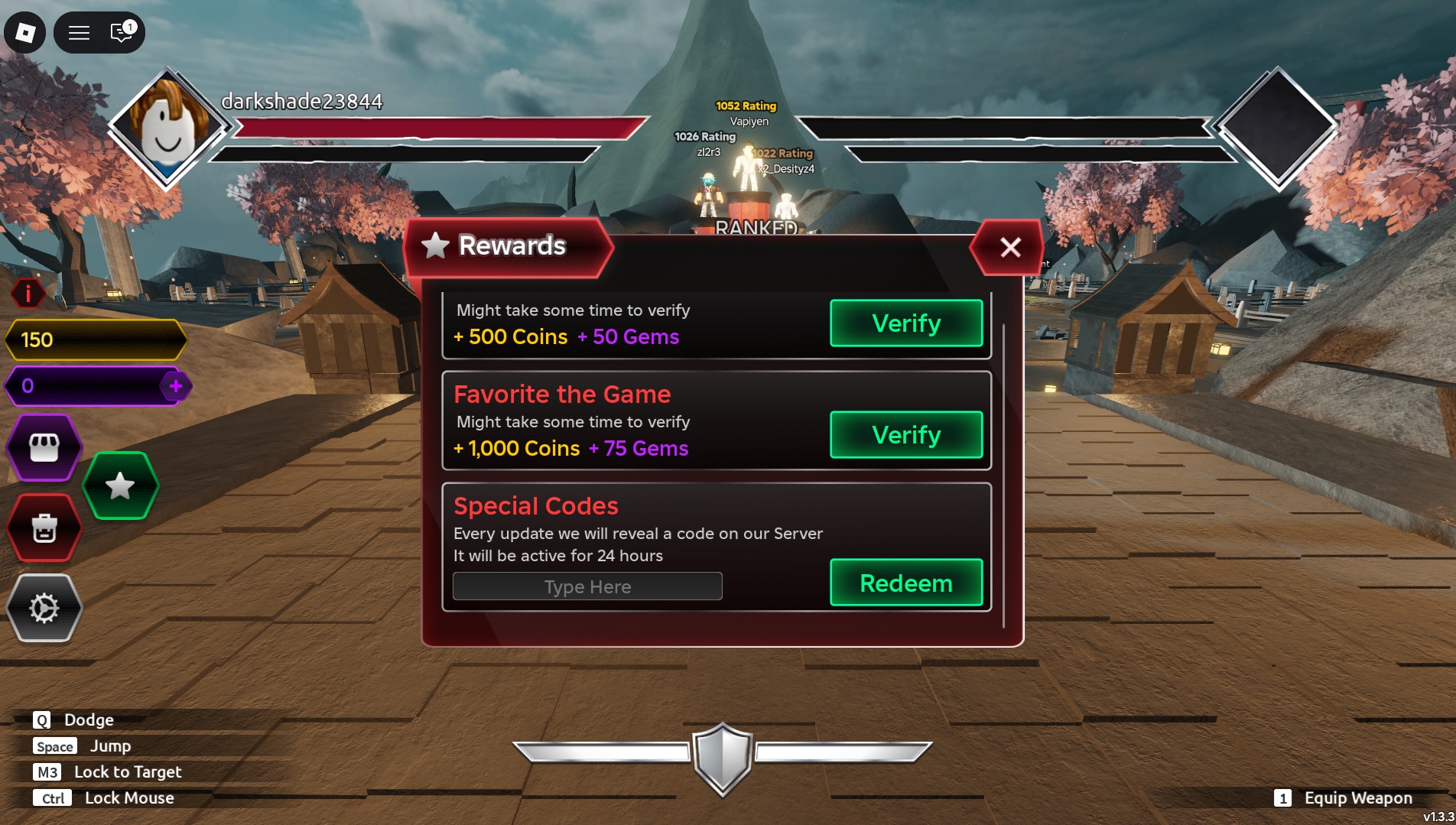Viewport: 1456px width, 825px height.
Task: Select the green star Rewards icon
Action: (x=119, y=484)
